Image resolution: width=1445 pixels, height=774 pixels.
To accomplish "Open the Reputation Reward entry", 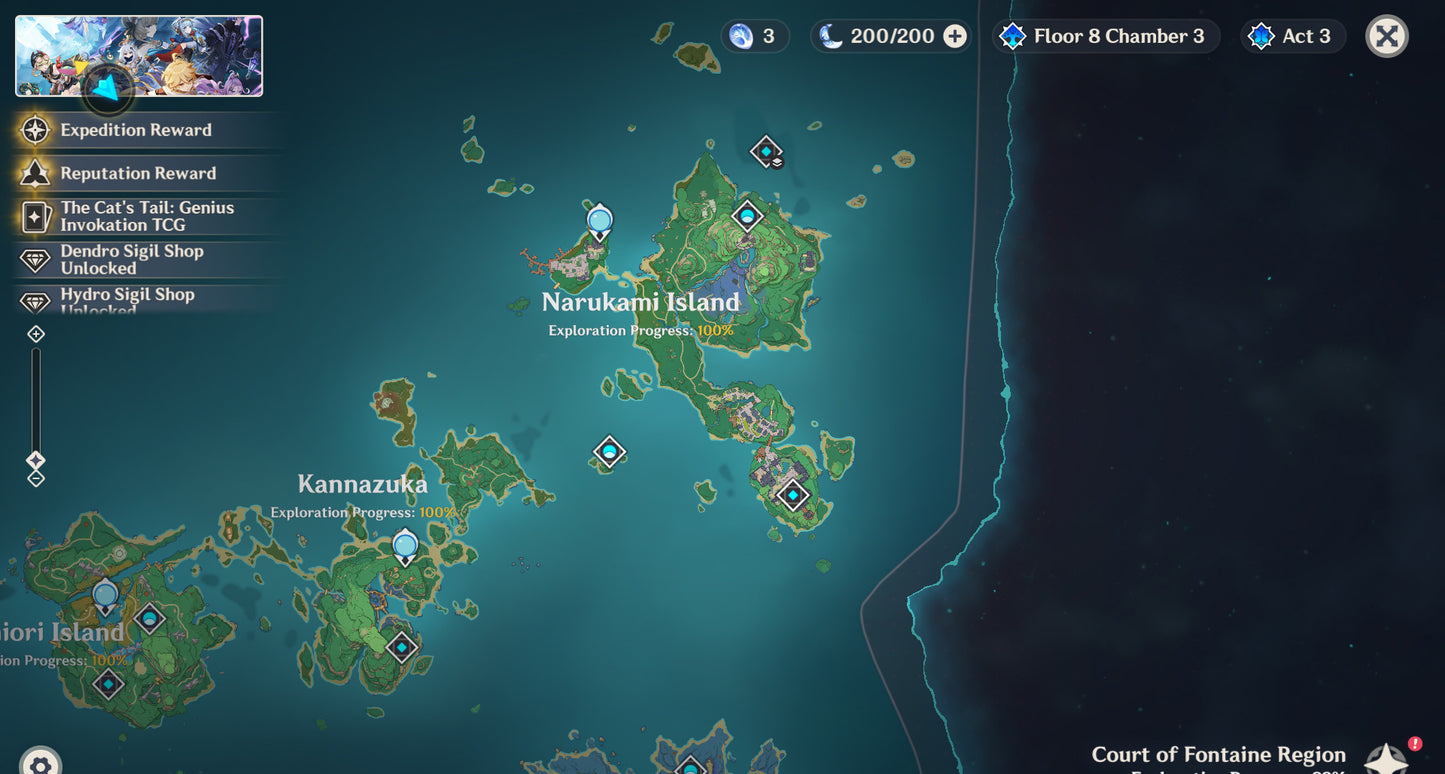I will pos(137,173).
